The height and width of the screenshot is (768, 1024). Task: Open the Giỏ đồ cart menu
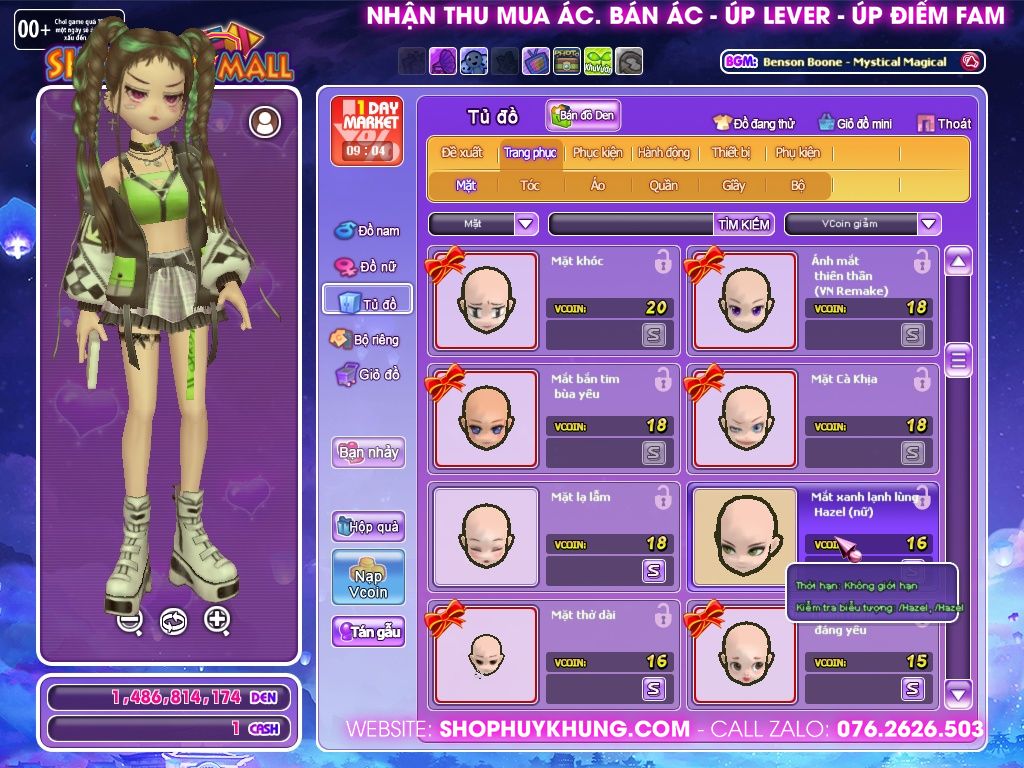367,375
